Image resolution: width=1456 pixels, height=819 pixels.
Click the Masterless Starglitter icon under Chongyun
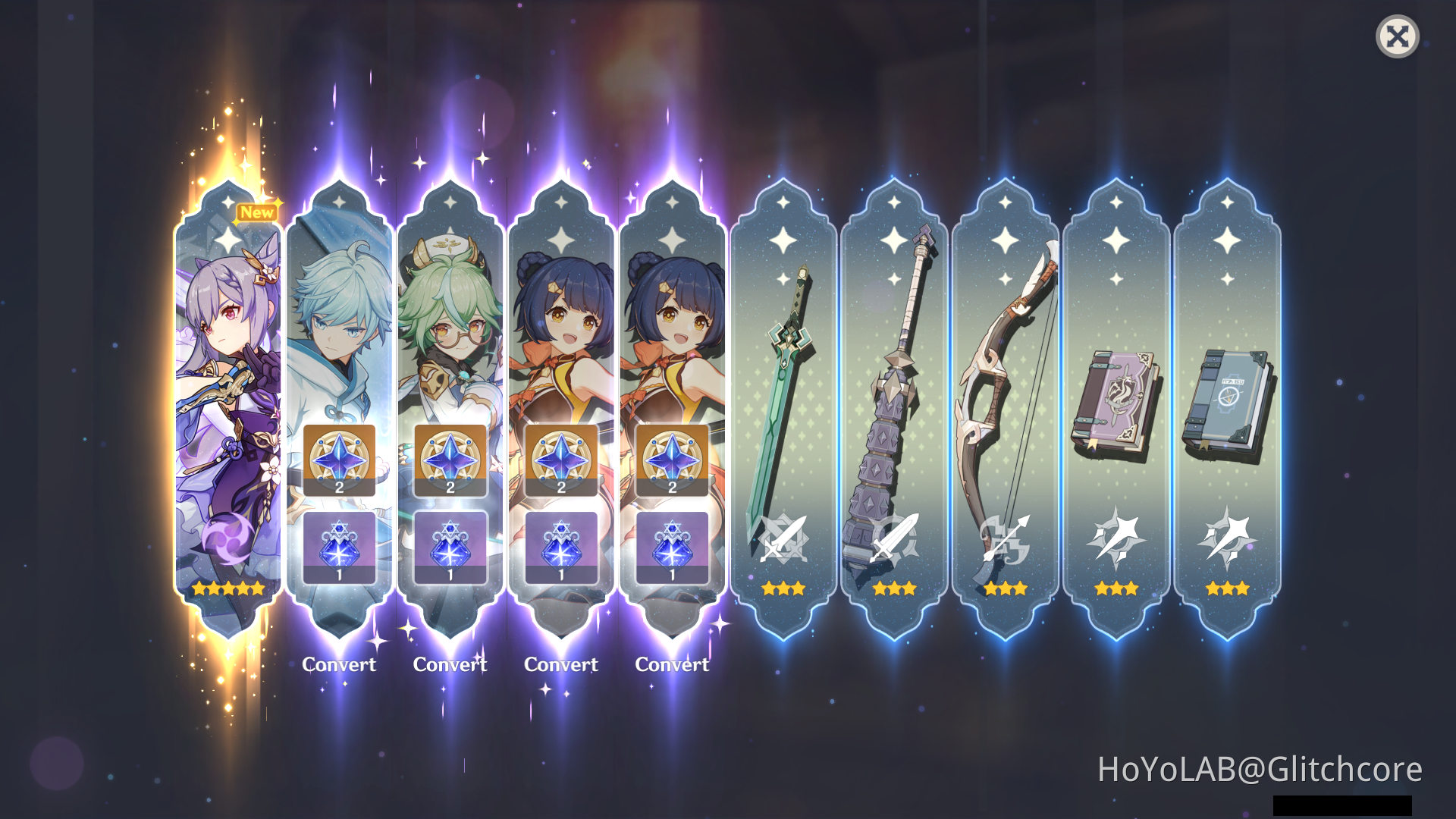point(339,460)
